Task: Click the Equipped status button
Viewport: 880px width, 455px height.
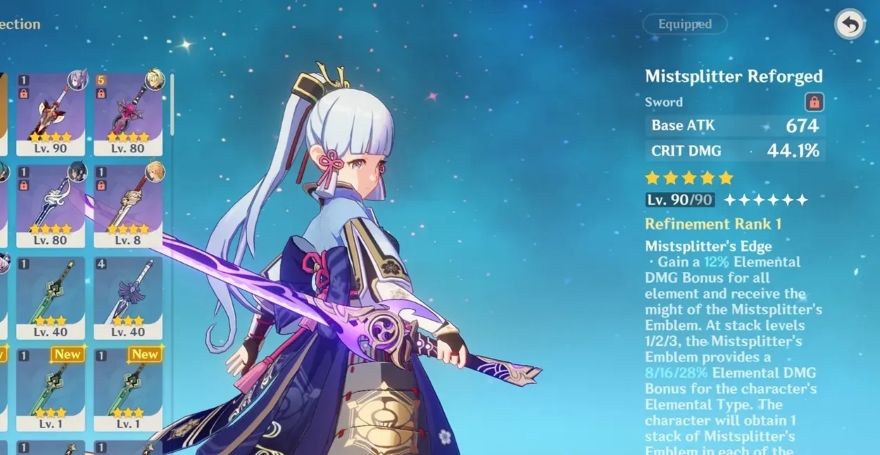Action: tap(685, 24)
